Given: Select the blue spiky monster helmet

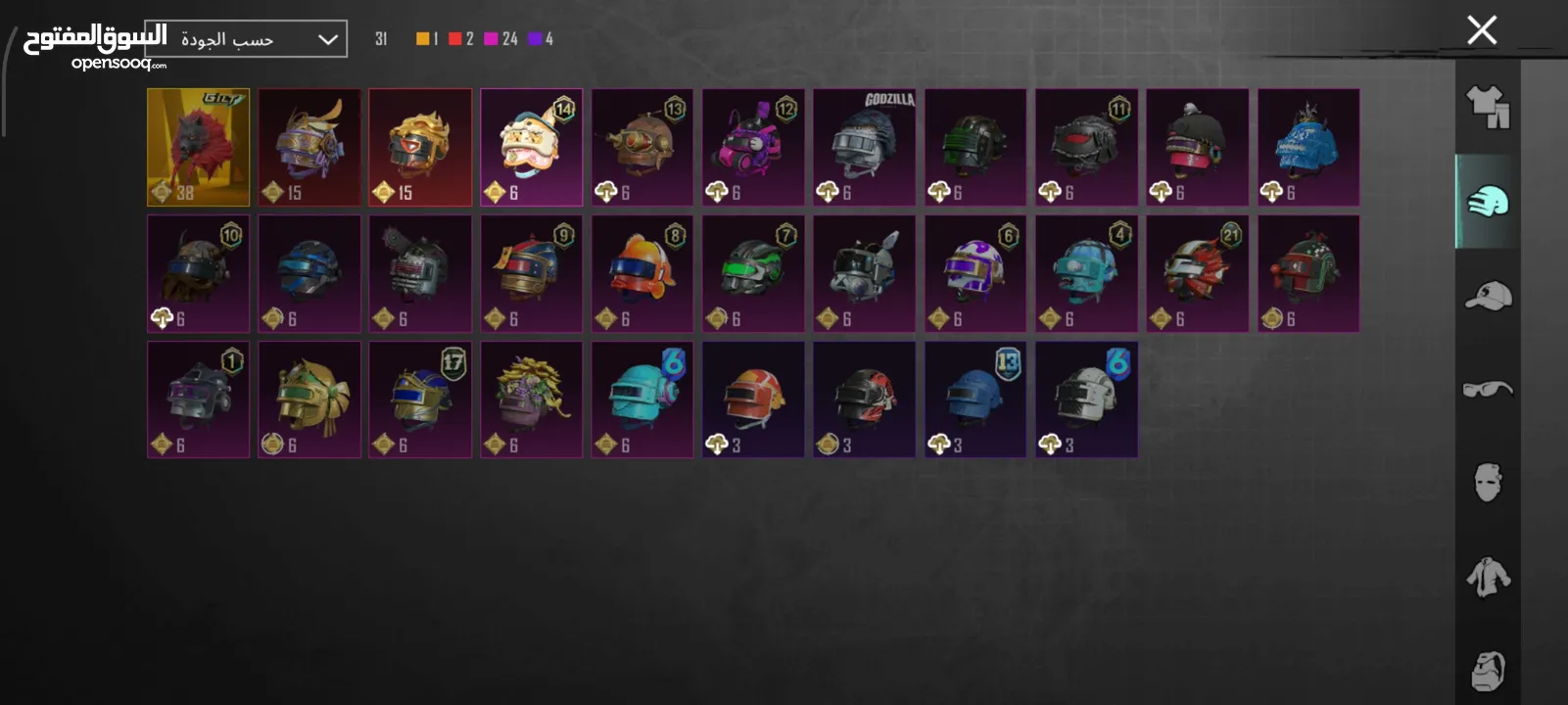Looking at the screenshot, I should (x=1308, y=147).
